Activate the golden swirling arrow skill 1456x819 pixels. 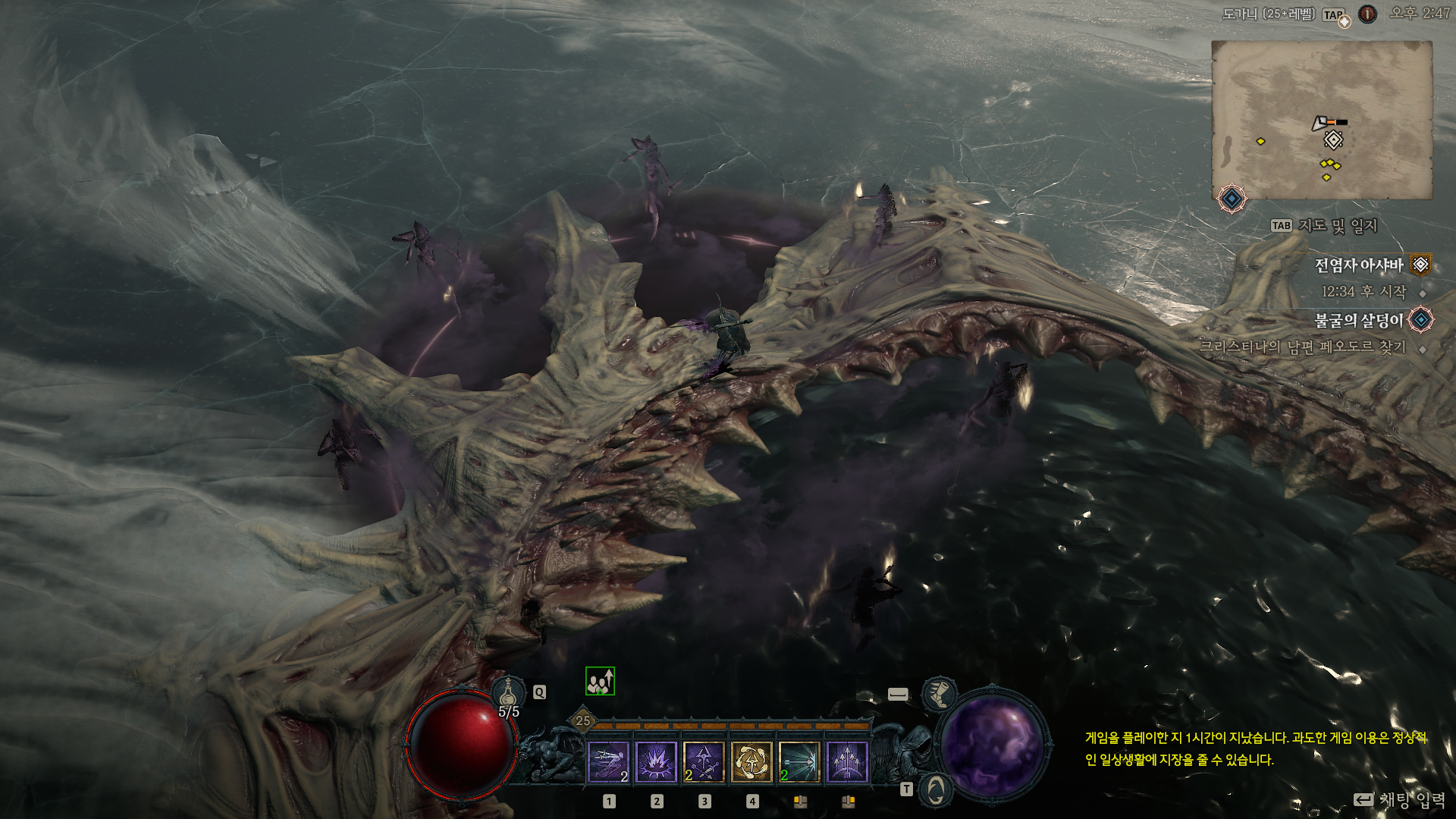(x=752, y=761)
